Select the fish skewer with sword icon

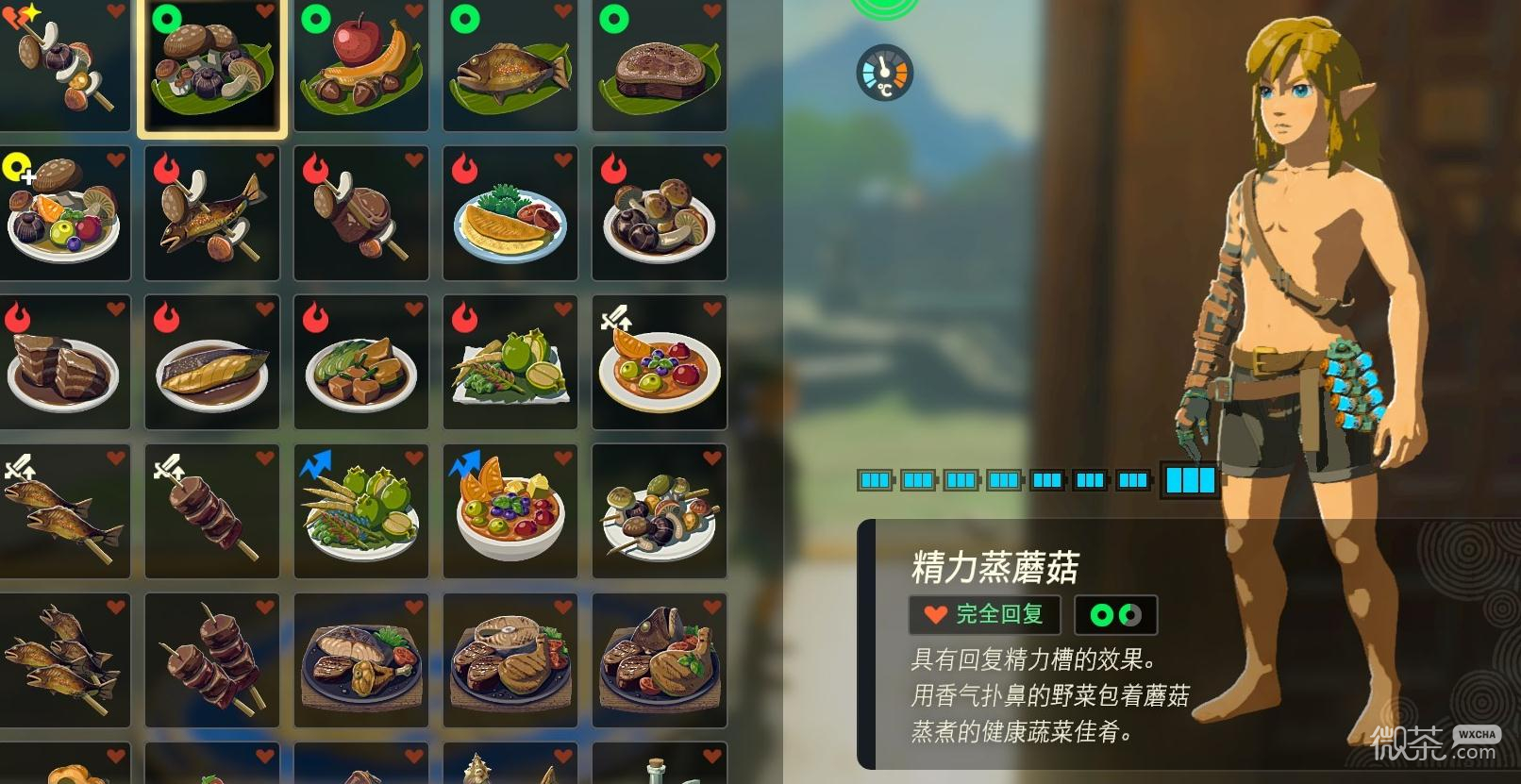[63, 512]
